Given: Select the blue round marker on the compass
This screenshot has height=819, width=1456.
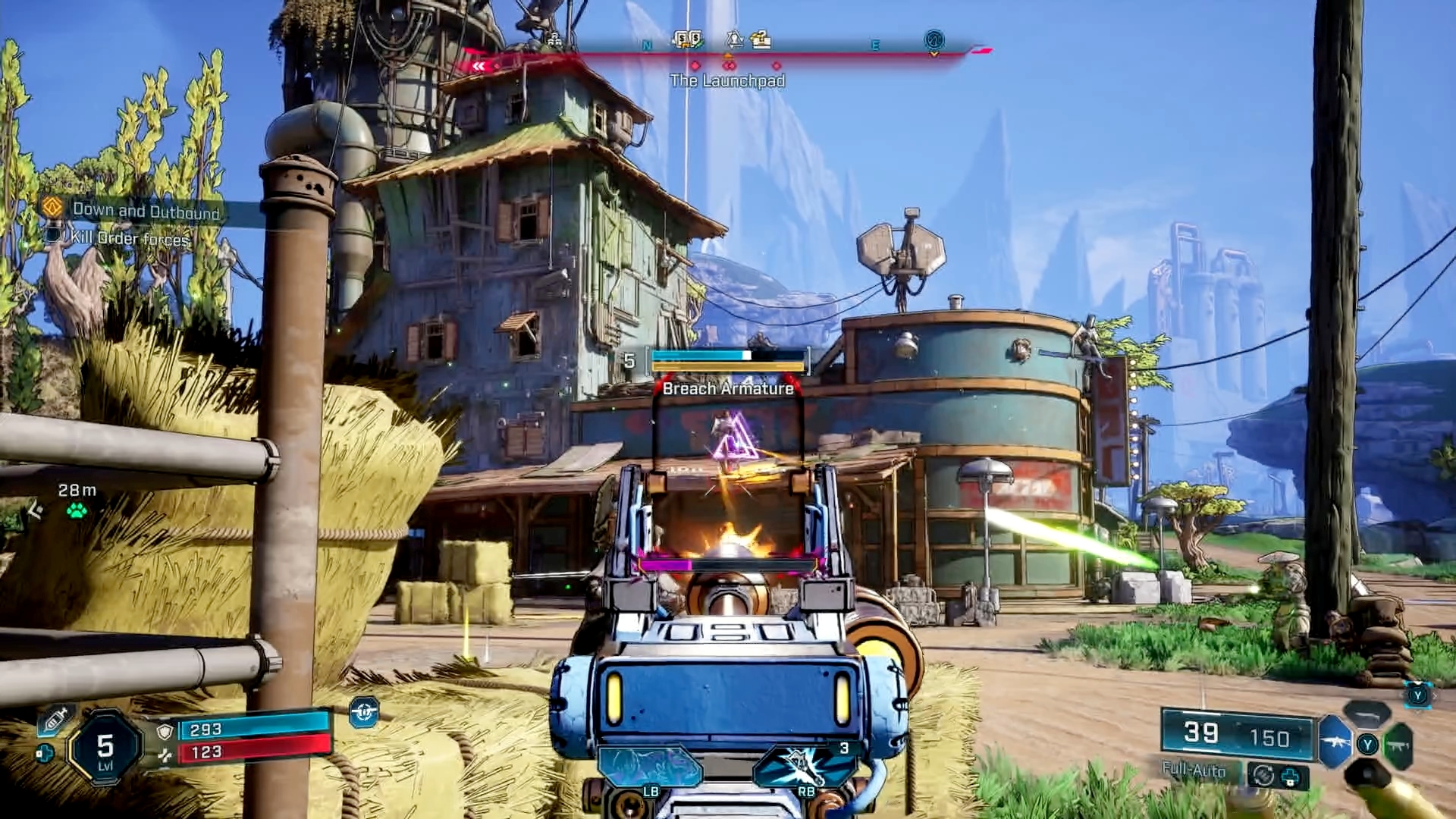Looking at the screenshot, I should (x=934, y=39).
